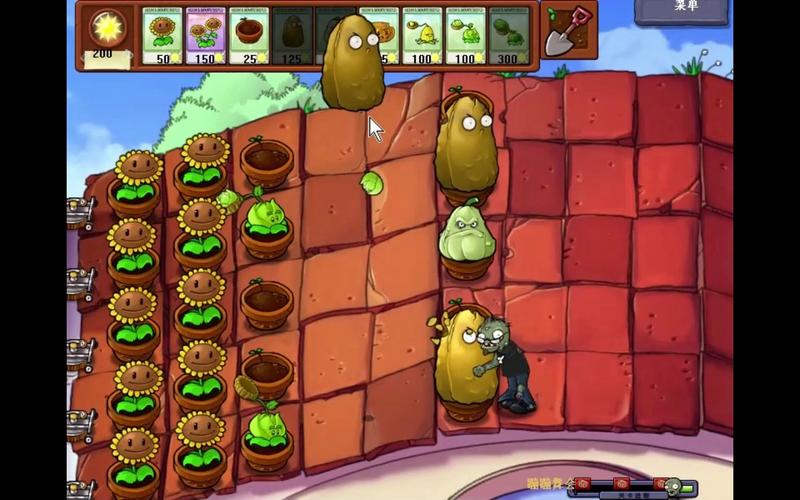Pick the Flower Pot seed packet
This screenshot has height=500, width=800.
[x=249, y=37]
